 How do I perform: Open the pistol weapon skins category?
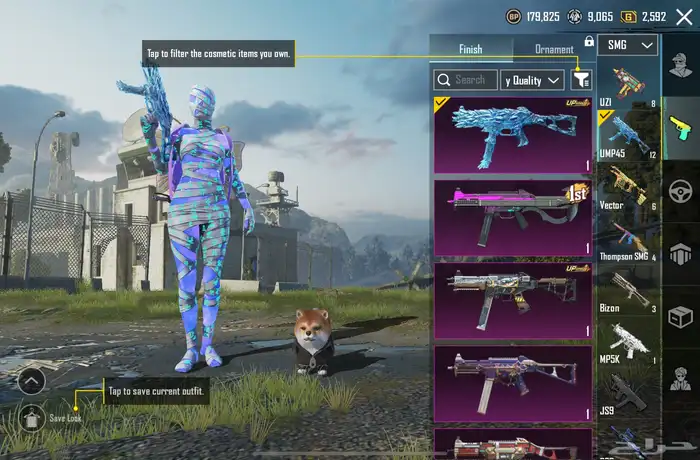point(681,127)
